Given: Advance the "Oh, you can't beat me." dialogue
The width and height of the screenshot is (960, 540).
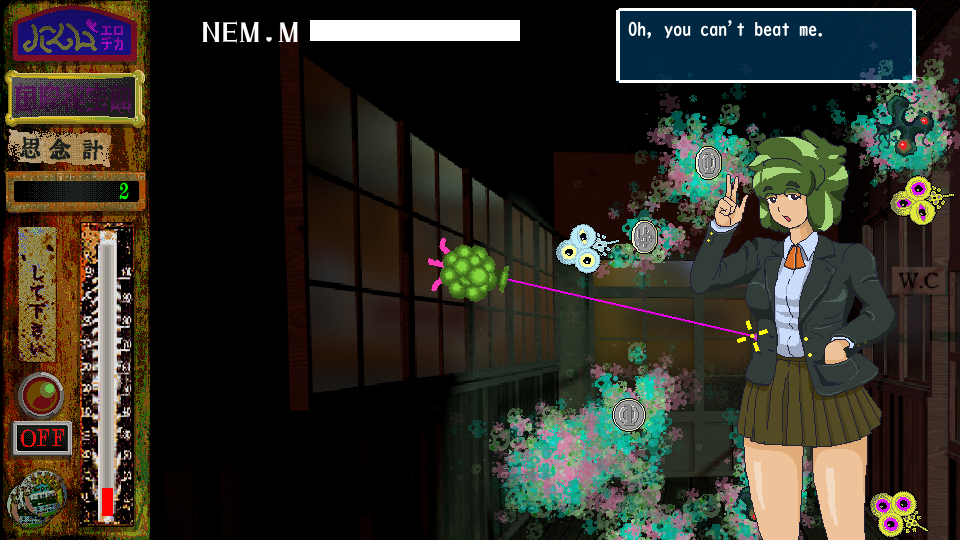Looking at the screenshot, I should tap(765, 46).
